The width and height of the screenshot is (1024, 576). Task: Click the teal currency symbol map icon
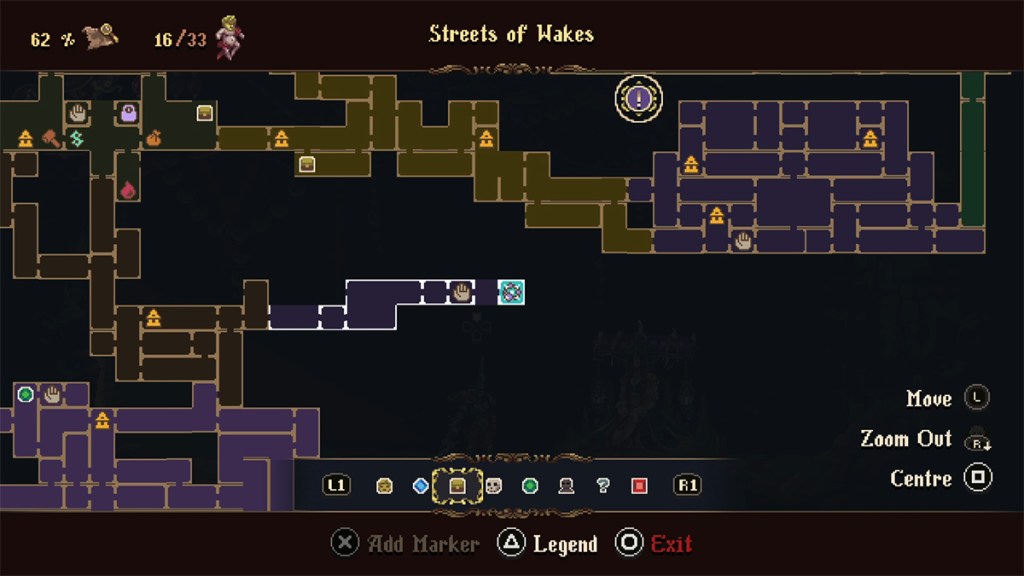point(76,138)
